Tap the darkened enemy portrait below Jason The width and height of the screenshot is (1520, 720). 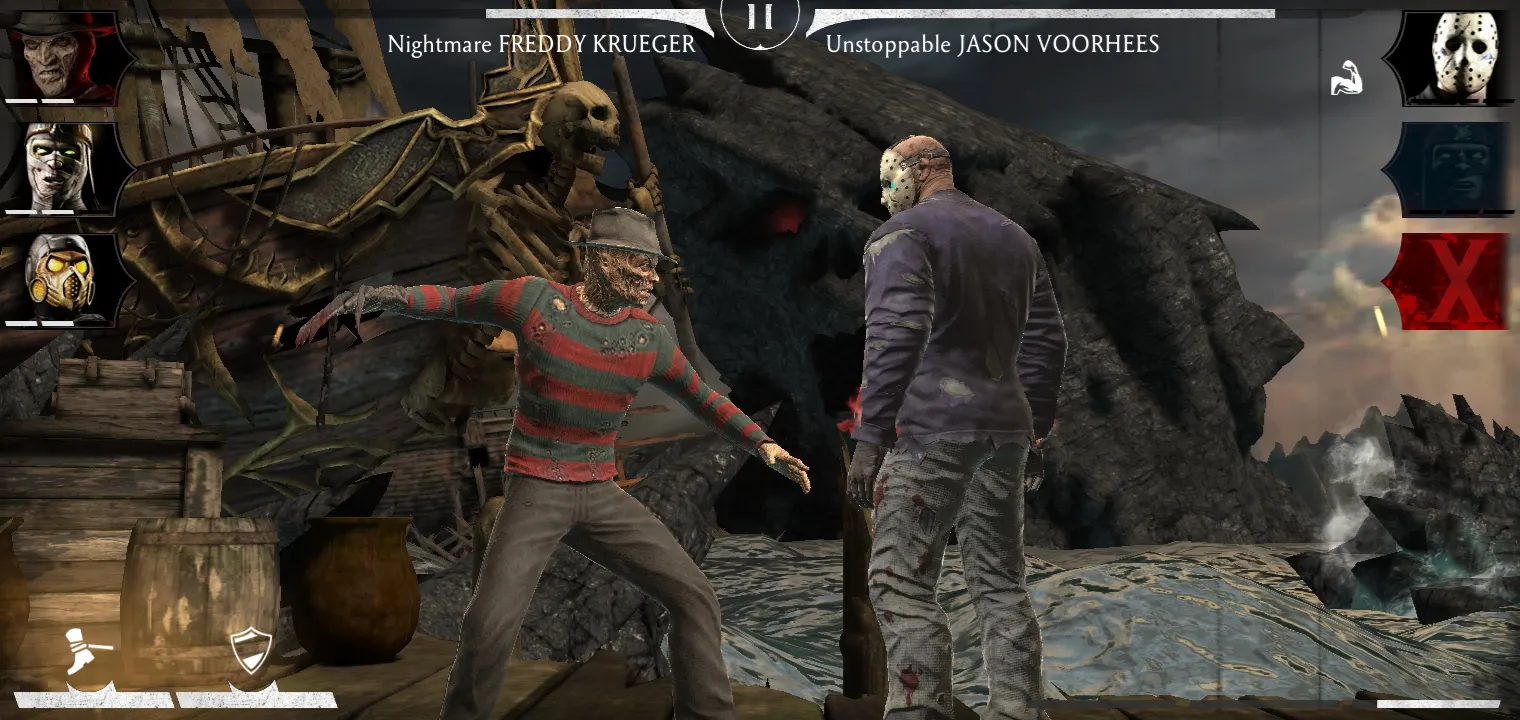coord(1460,168)
